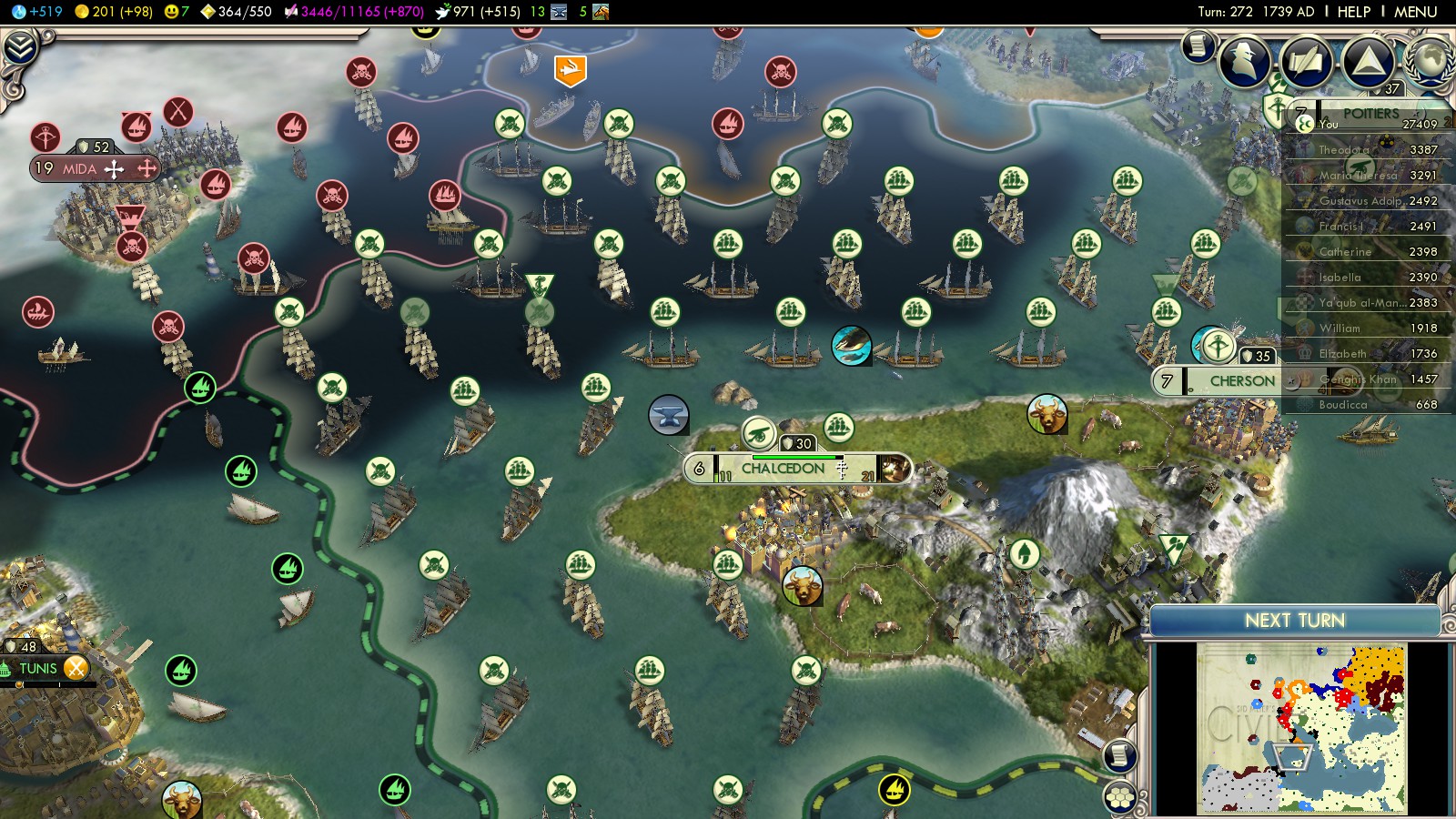
Task: Click the faith dove indicator
Action: (477, 12)
